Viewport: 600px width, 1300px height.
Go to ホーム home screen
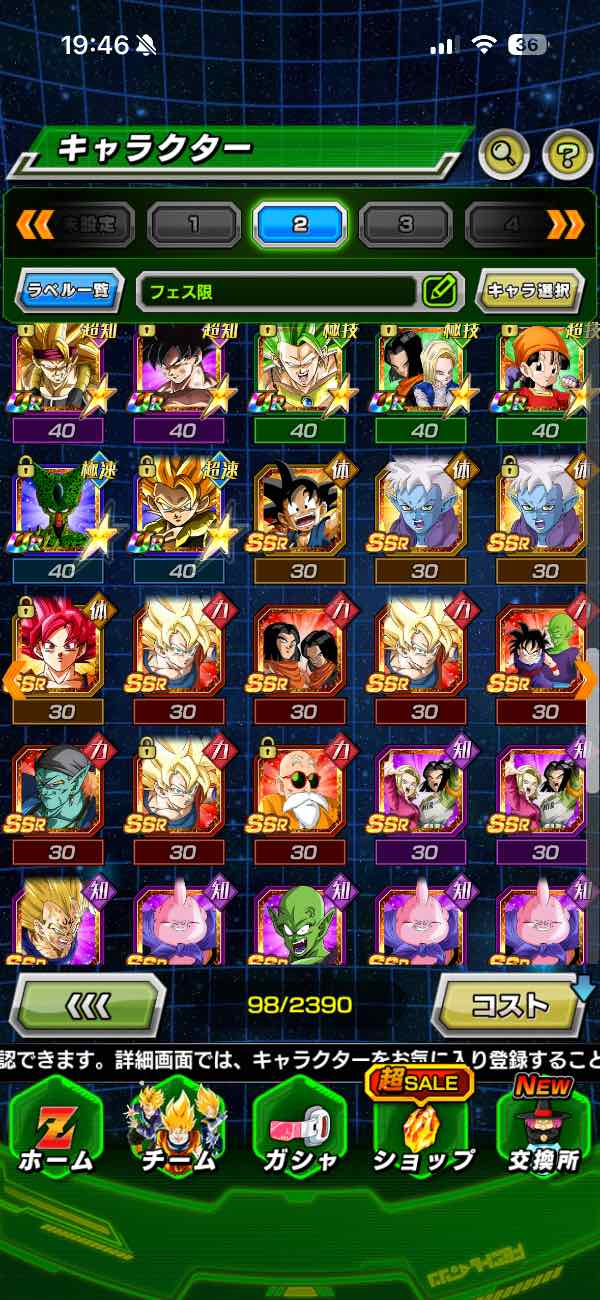tap(57, 1131)
